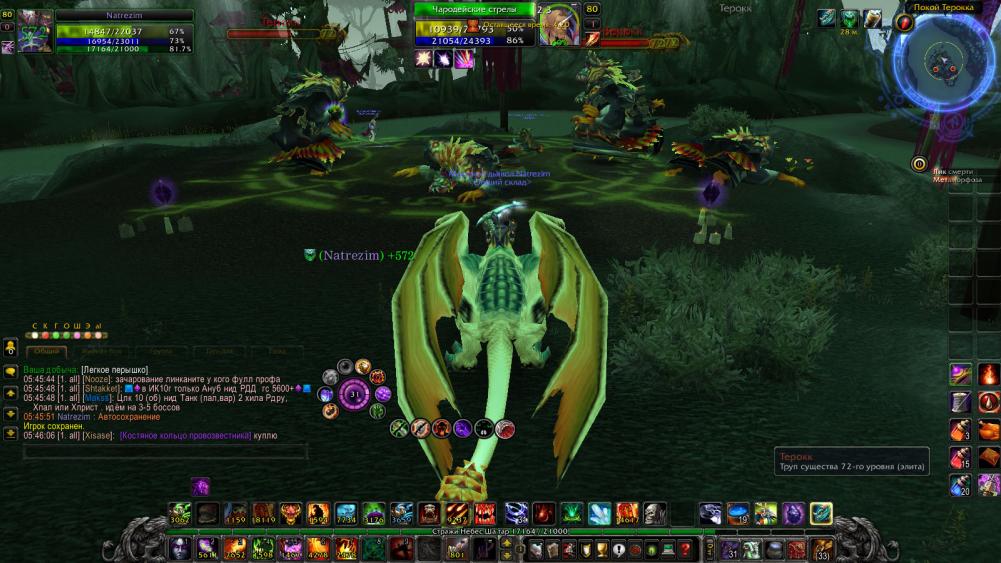Viewport: 1001px width, 563px height.
Task: Click the Maksа player name in chat
Action: pos(97,398)
